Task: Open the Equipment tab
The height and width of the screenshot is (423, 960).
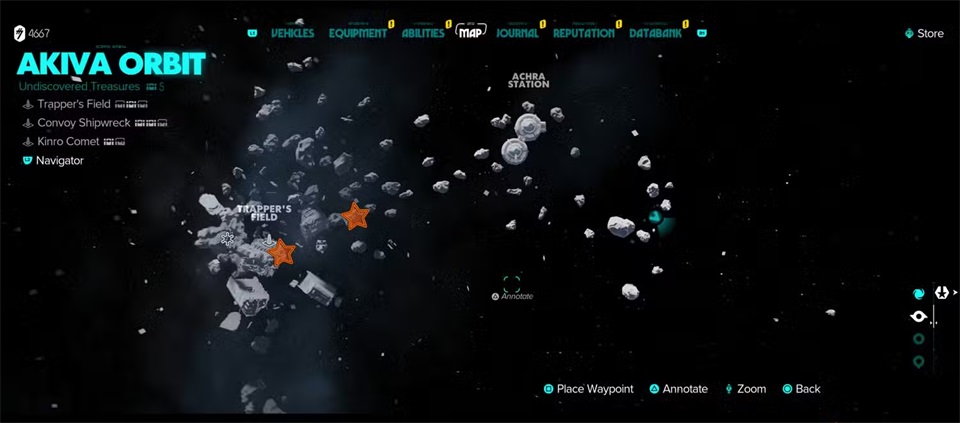Action: [x=357, y=33]
